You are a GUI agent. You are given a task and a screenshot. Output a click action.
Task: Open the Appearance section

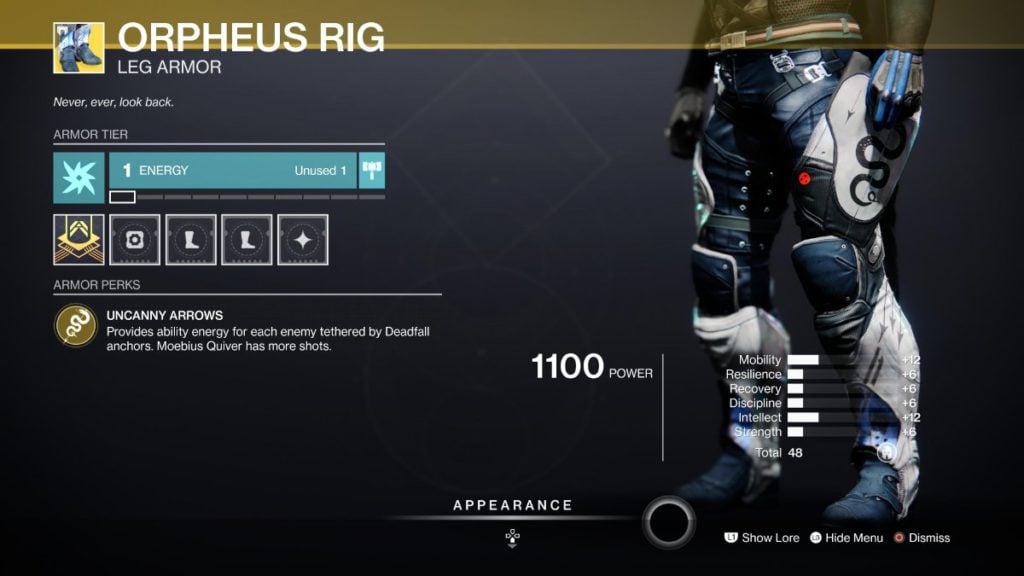(513, 506)
